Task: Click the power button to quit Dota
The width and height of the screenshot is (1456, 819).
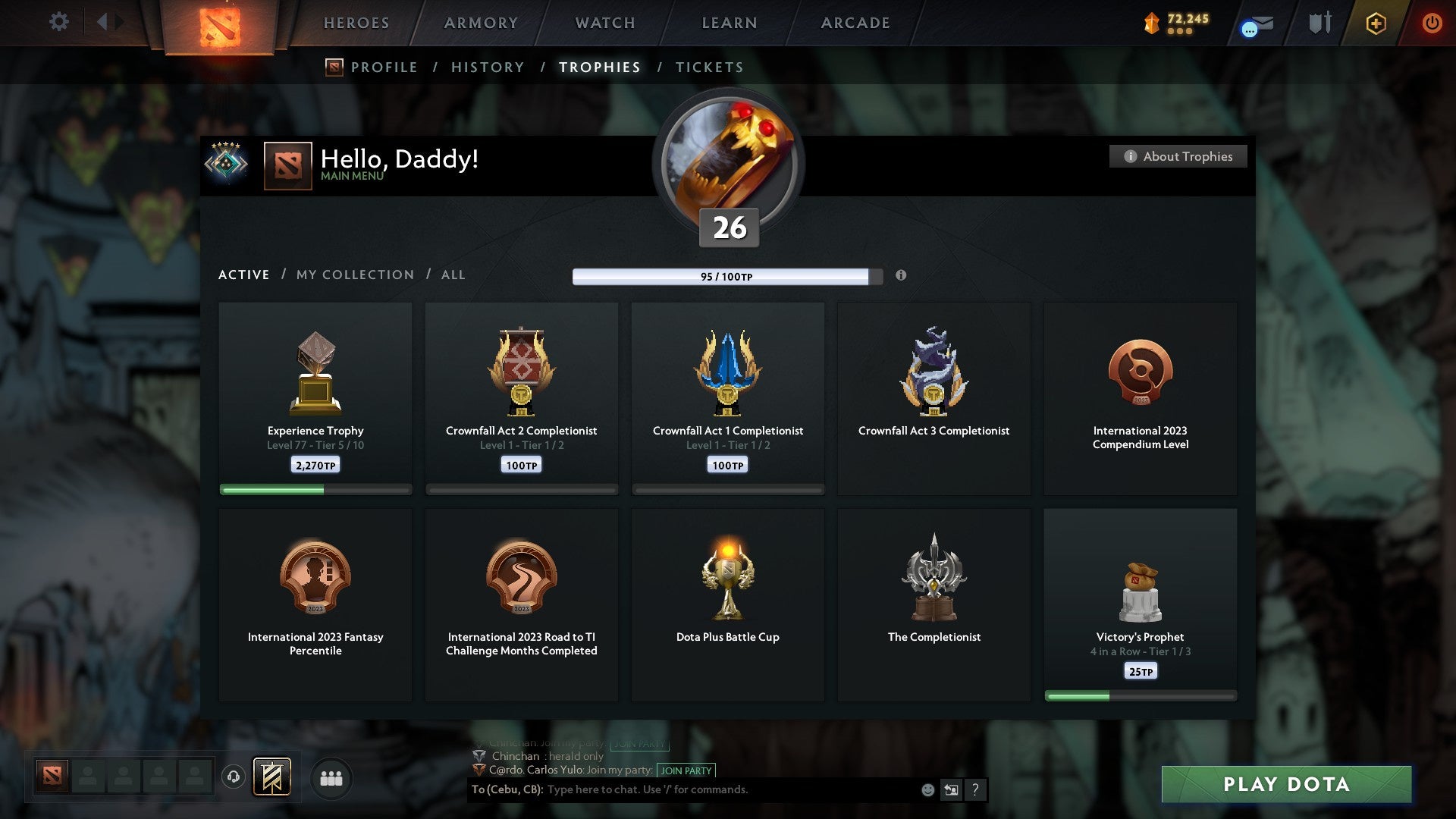Action: [1432, 23]
